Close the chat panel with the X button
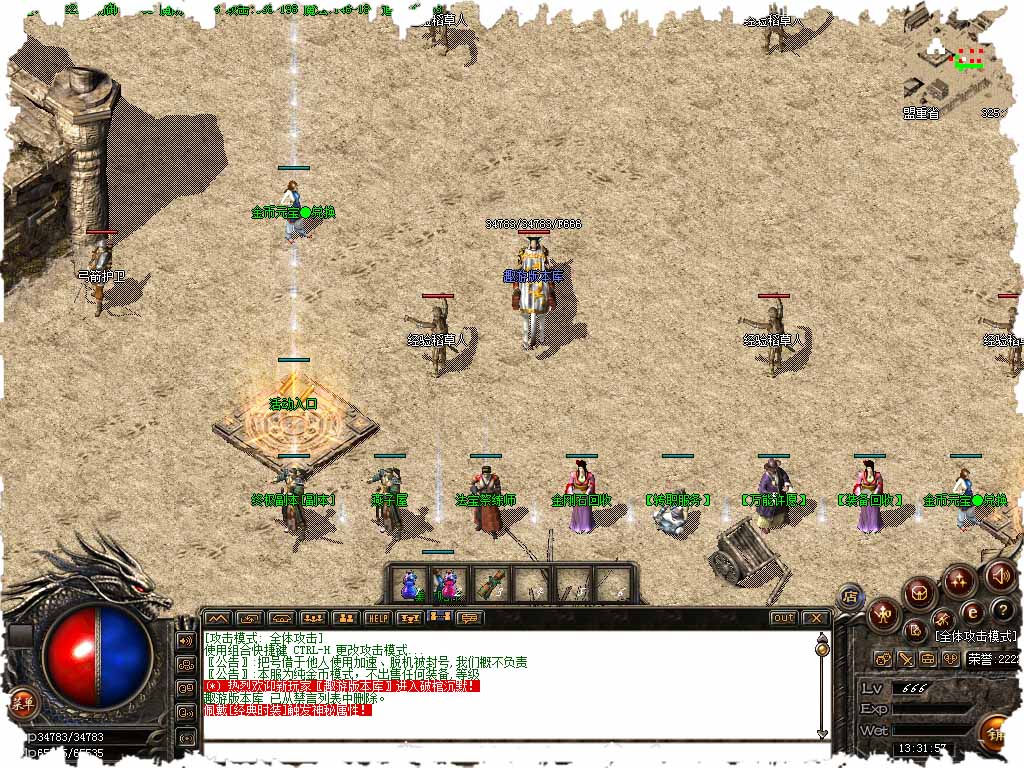This screenshot has width=1024, height=768. coord(815,618)
